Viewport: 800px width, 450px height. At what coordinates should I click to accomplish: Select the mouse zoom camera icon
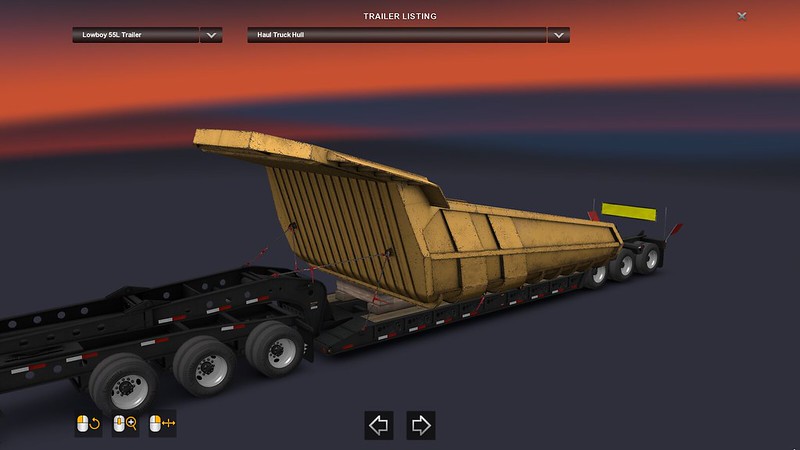tap(125, 424)
